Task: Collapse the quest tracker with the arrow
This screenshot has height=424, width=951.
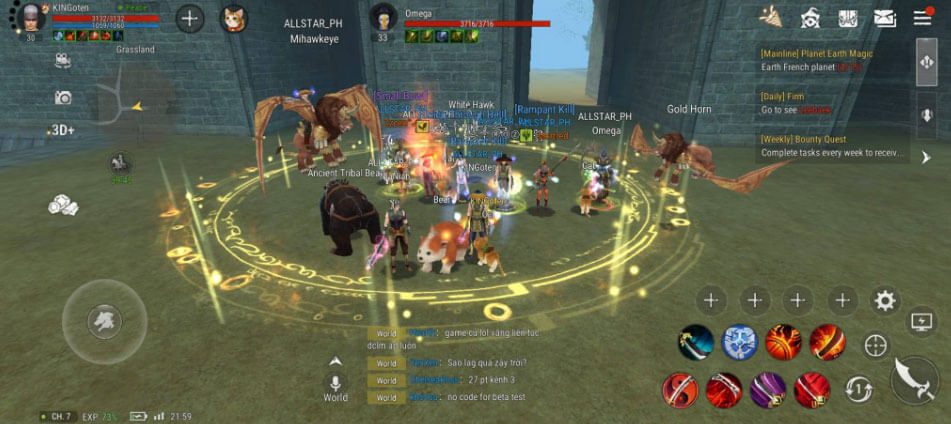Action: point(925,157)
